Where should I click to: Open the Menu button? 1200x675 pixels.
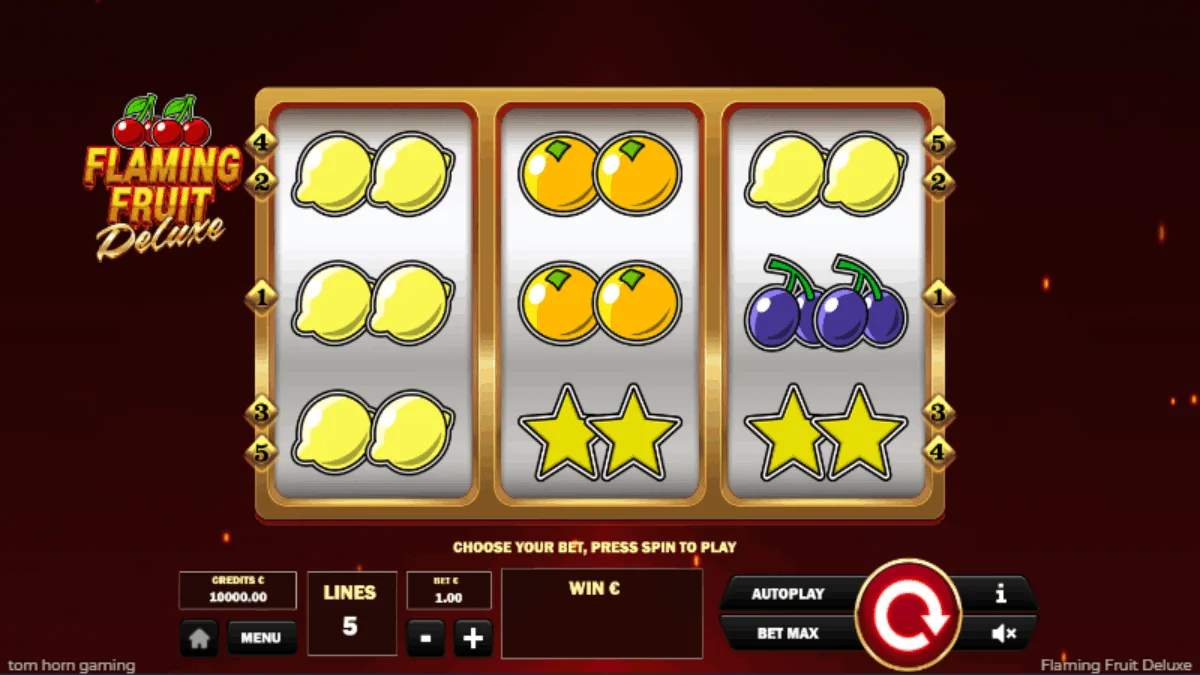pyautogui.click(x=261, y=637)
